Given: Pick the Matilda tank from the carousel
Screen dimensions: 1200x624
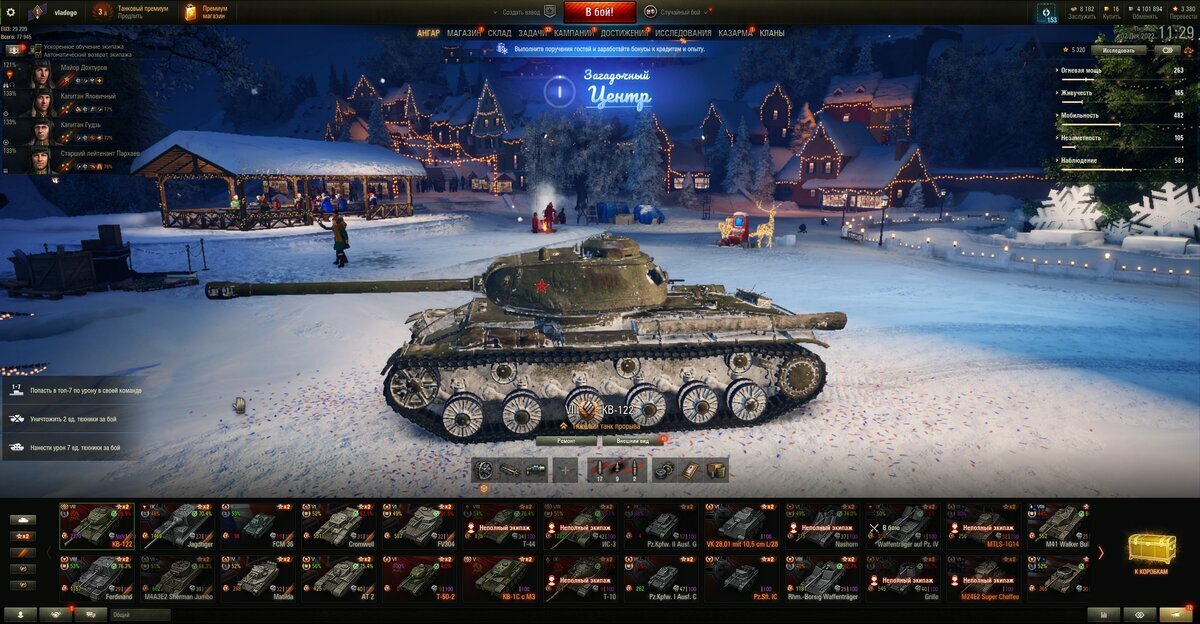Looking at the screenshot, I should tap(258, 577).
